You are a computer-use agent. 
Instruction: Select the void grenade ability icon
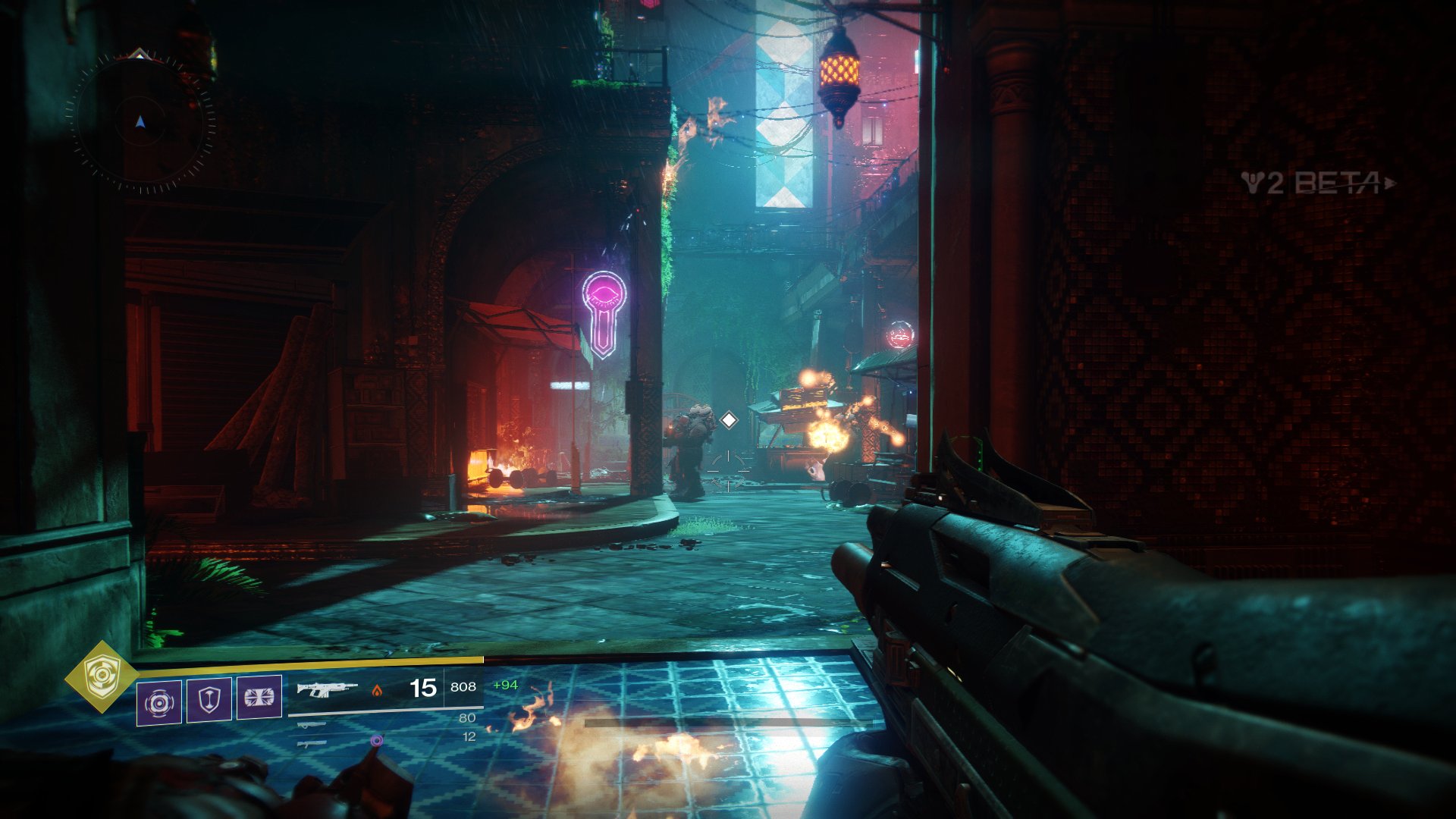click(x=159, y=702)
